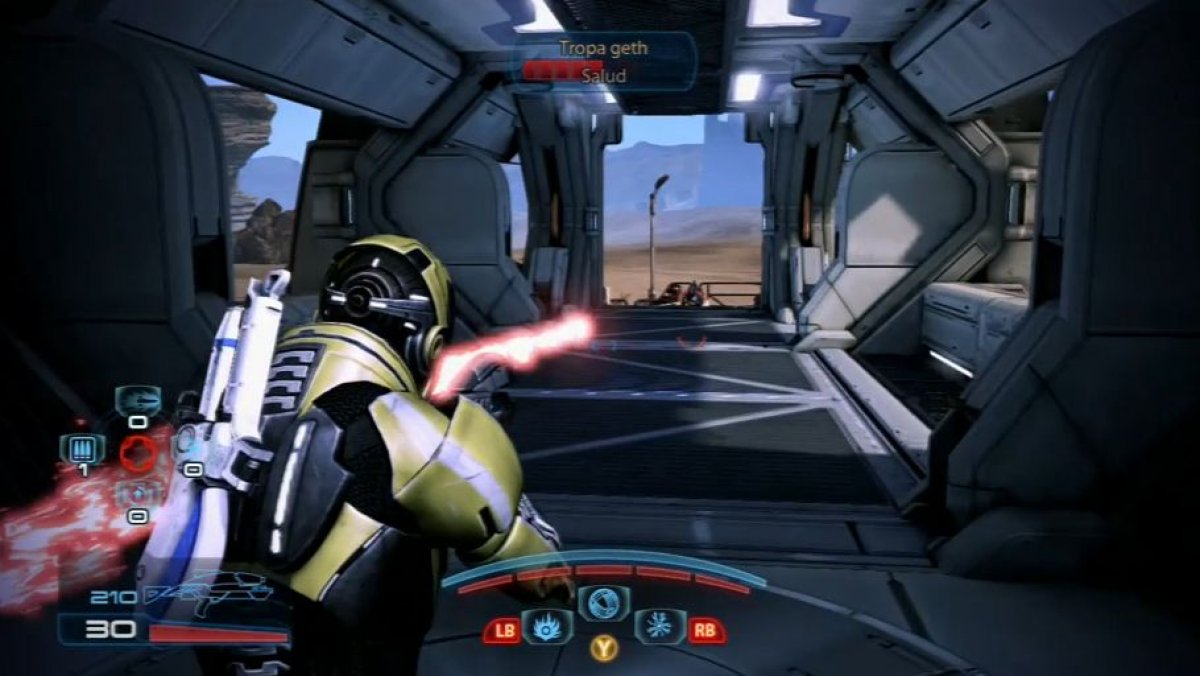Activate the Incinerate flame power icon
1200x676 pixels.
pyautogui.click(x=548, y=627)
